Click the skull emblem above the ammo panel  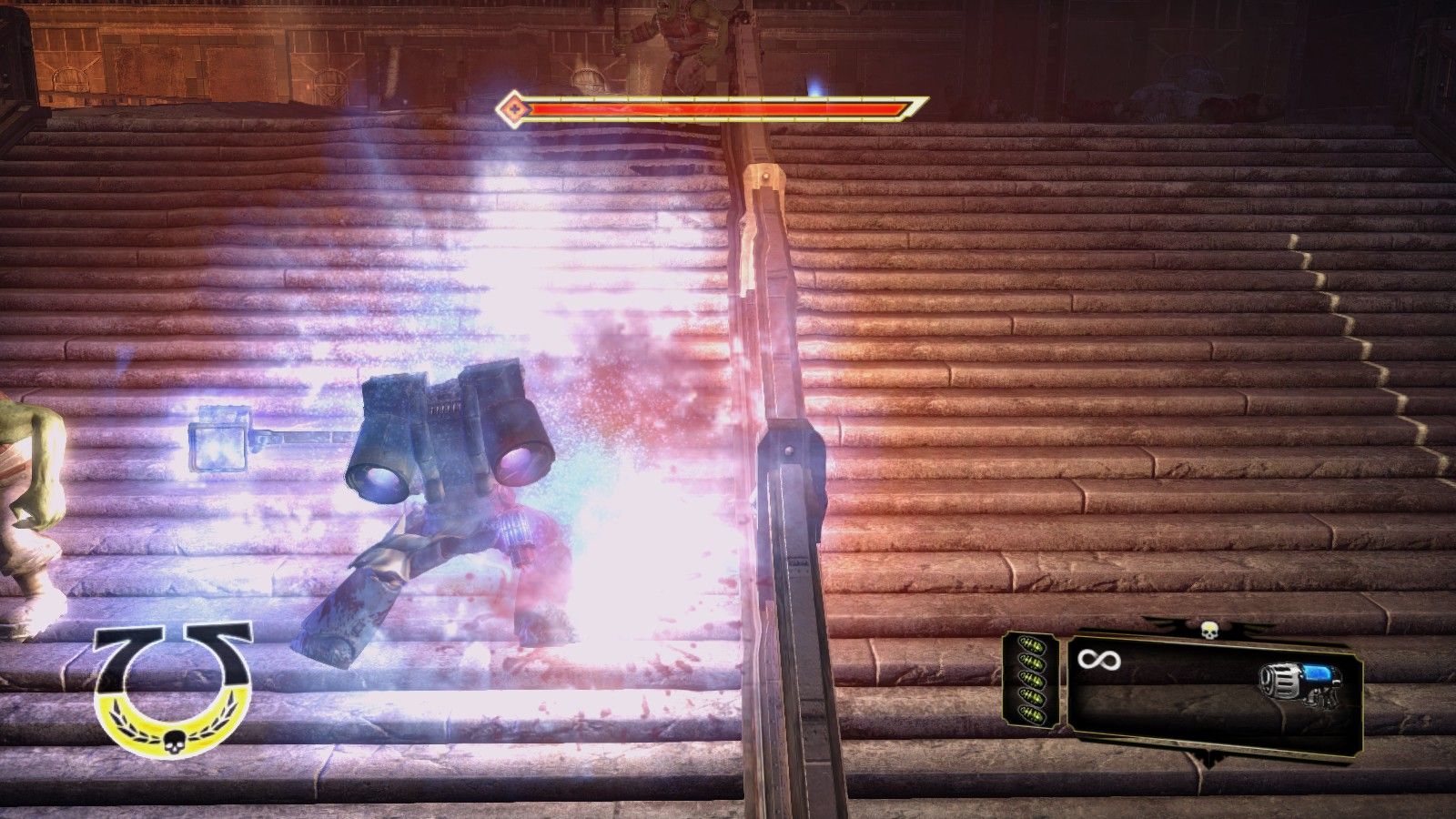click(1208, 631)
